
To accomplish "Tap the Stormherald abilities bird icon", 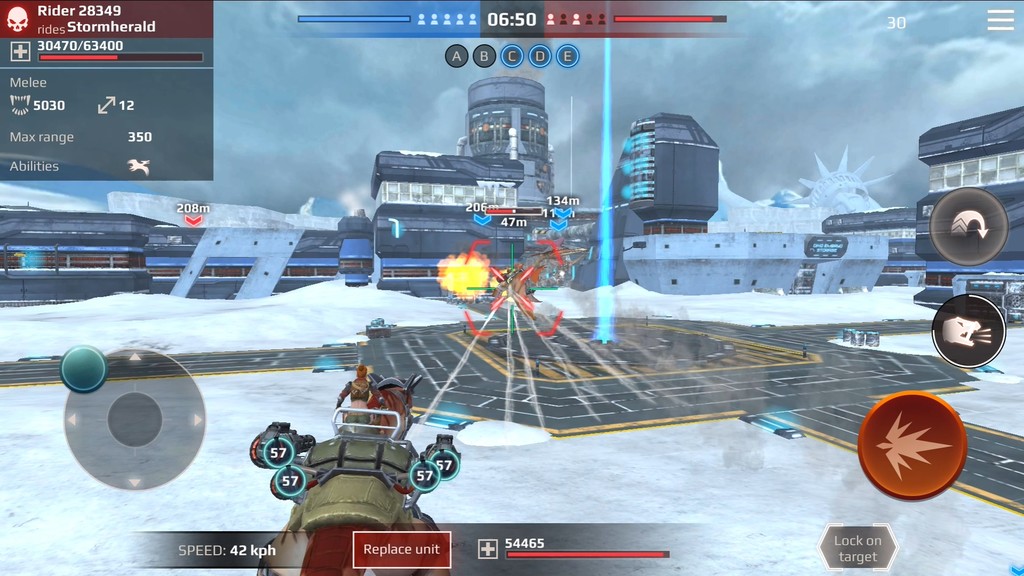I will (x=138, y=167).
